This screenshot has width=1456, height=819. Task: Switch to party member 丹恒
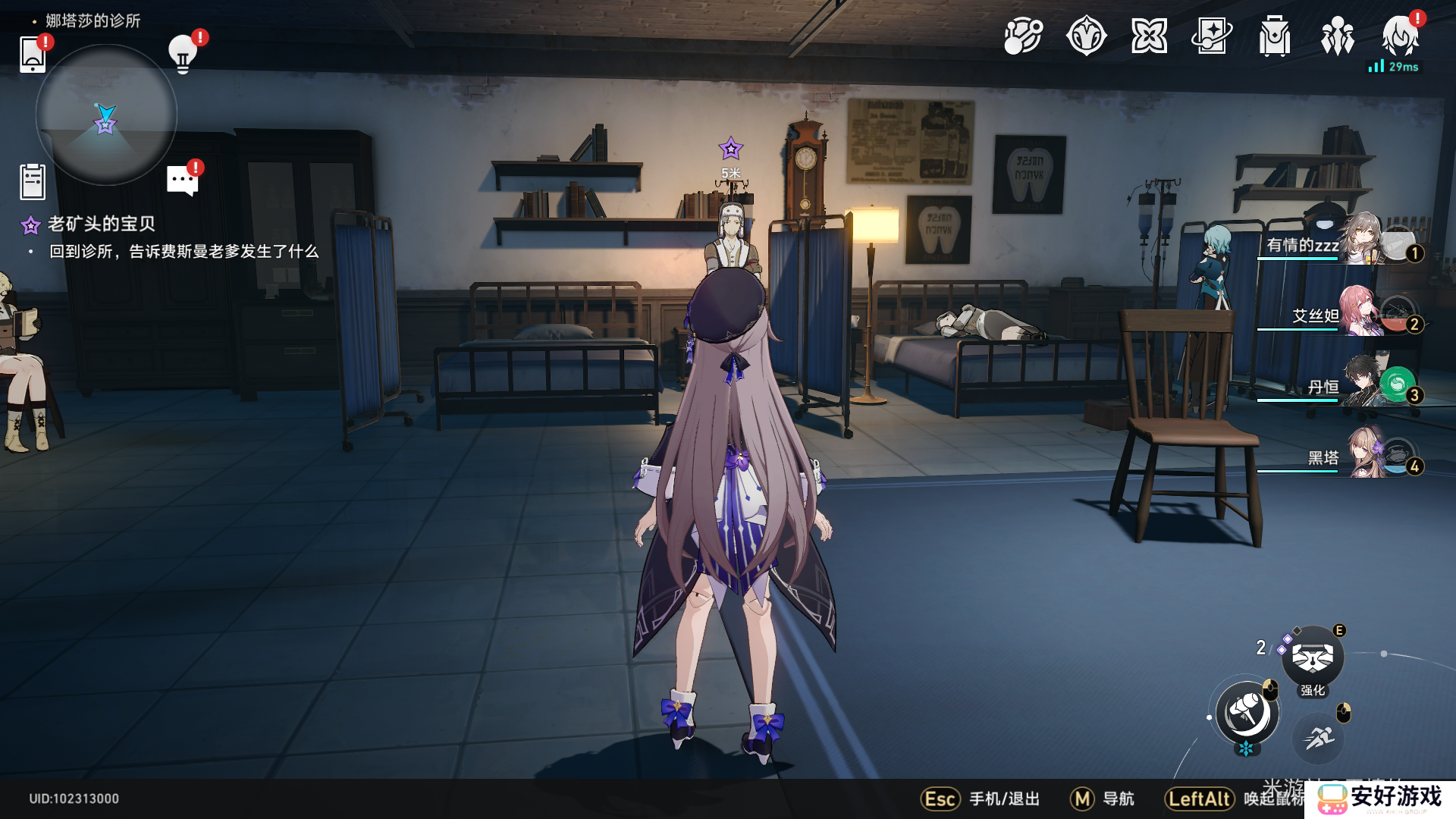(1341, 386)
